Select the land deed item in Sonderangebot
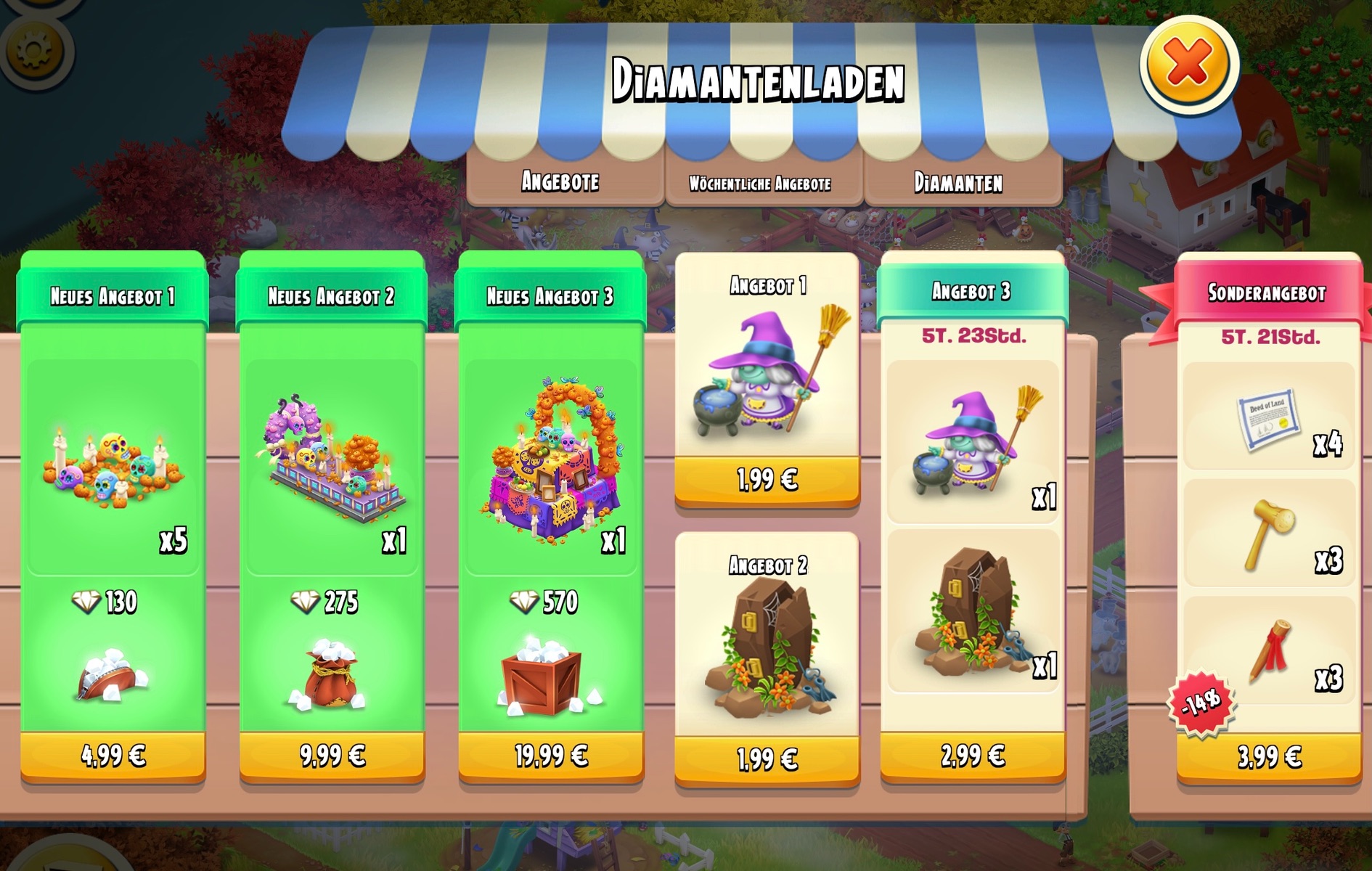This screenshot has height=871, width=1372. (1268, 423)
